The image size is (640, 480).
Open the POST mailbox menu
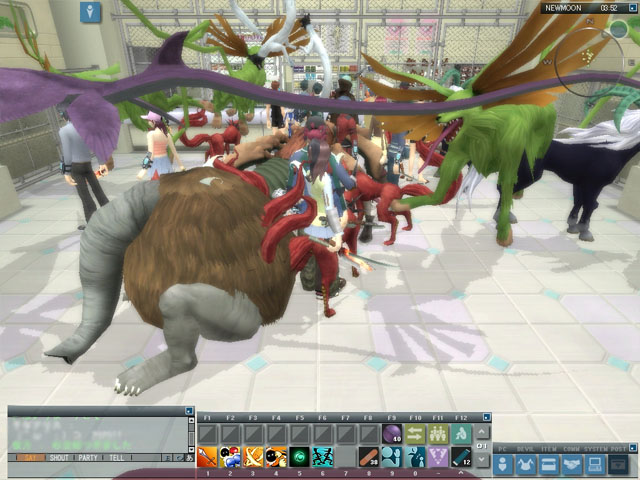[x=618, y=464]
